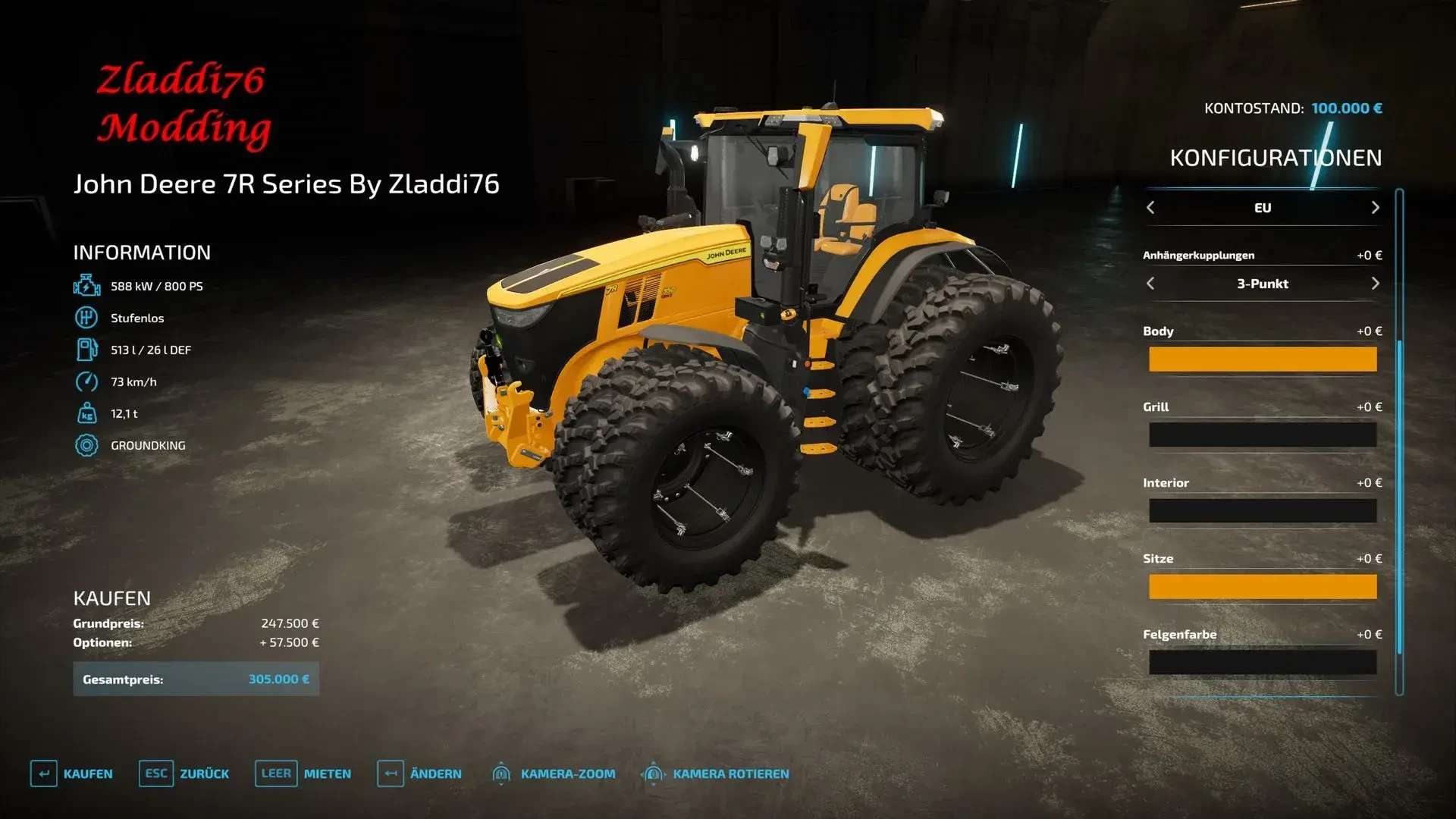1456x819 pixels.
Task: Lease the tractor via MIETEN
Action: [303, 773]
